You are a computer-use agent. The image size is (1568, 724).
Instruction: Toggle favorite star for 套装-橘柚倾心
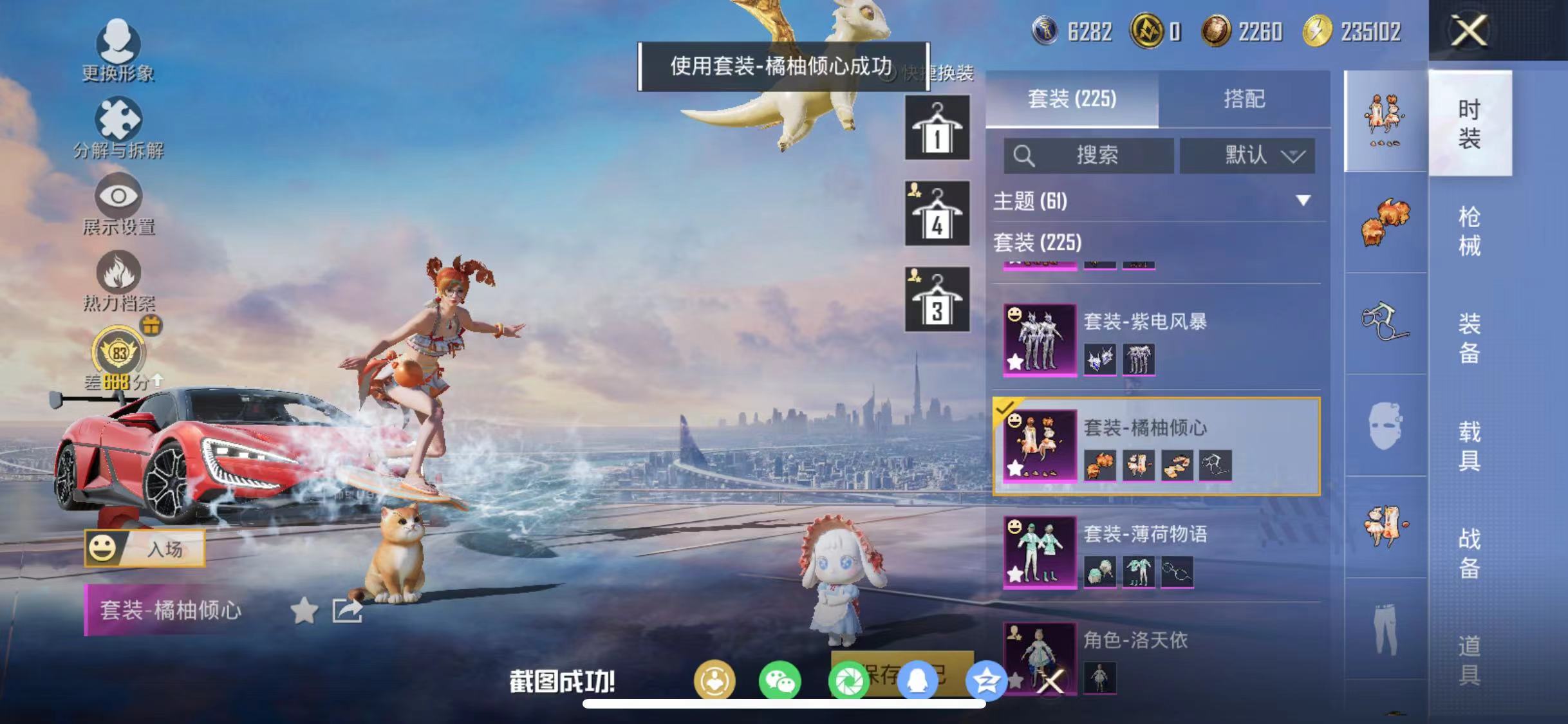coord(304,610)
